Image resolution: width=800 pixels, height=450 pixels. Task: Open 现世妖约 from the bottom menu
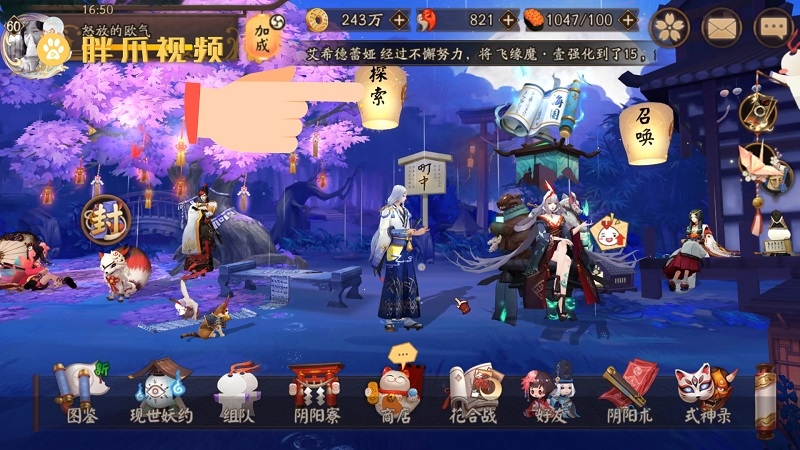(160, 393)
